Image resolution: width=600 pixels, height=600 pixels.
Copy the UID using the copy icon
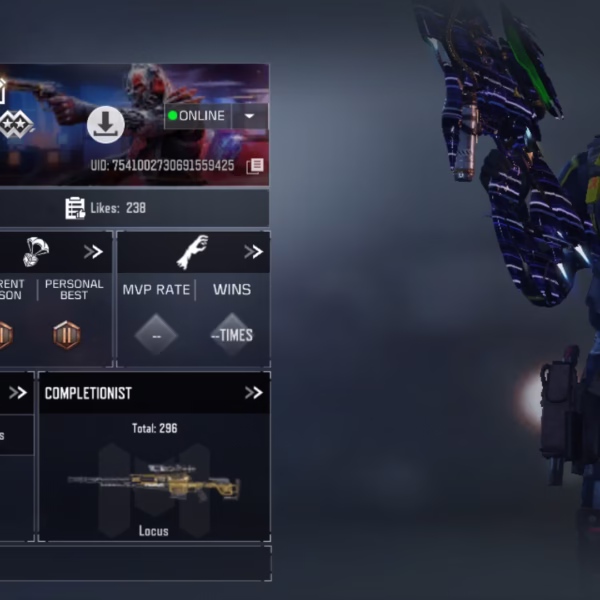[x=255, y=165]
